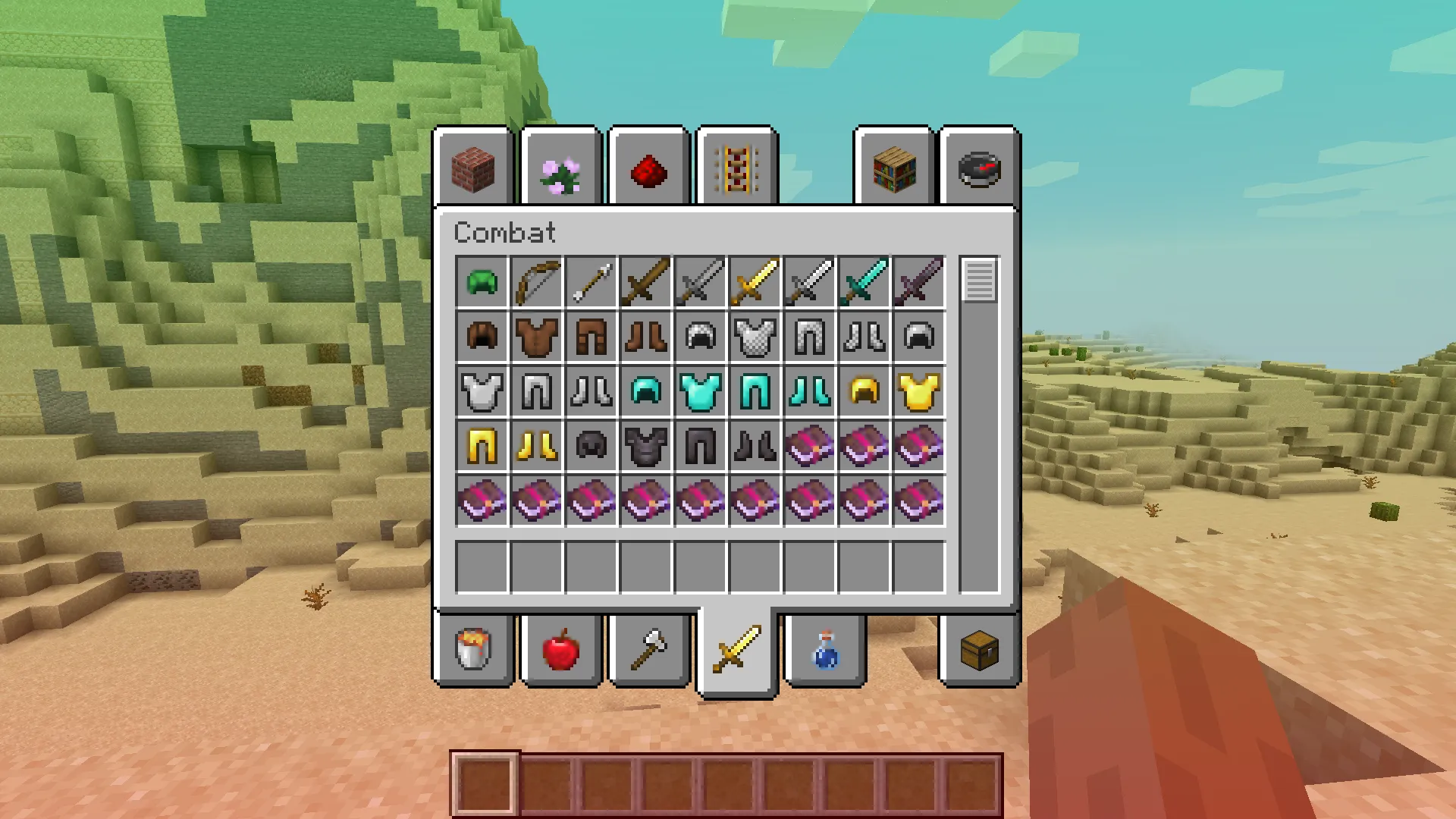Select the Chainmail Chestplate
This screenshot has height=819, width=1456.
pyautogui.click(x=755, y=337)
